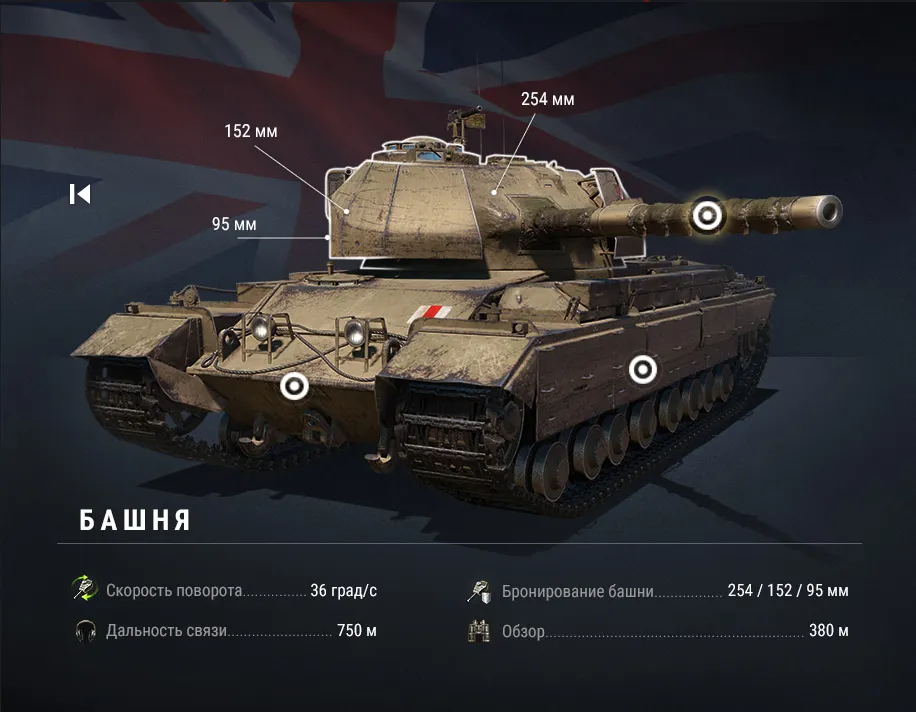The height and width of the screenshot is (712, 916).
Task: Choose the hotspot marker on the lower front hull
Action: (294, 385)
